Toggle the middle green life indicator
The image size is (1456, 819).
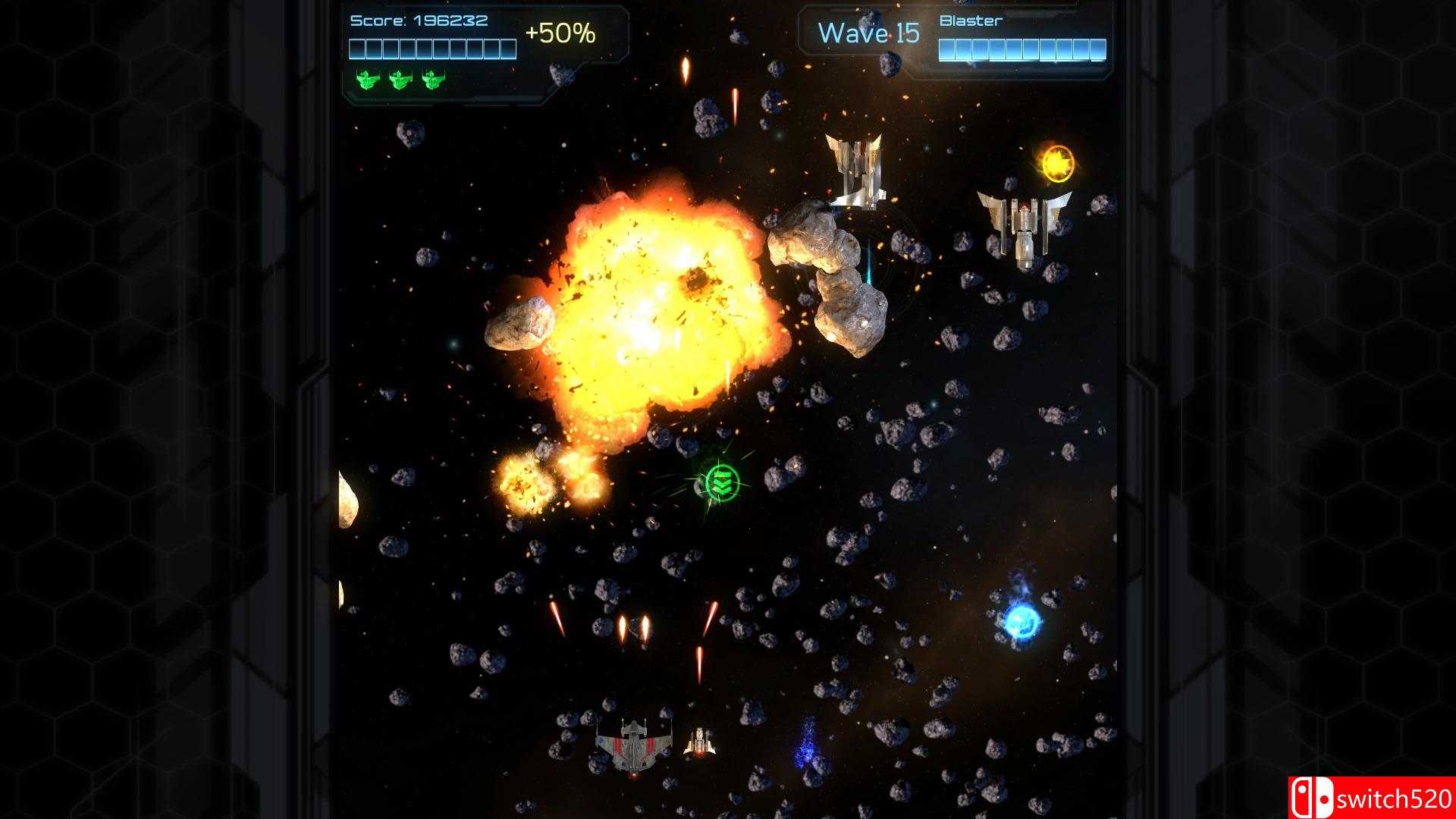(x=398, y=80)
